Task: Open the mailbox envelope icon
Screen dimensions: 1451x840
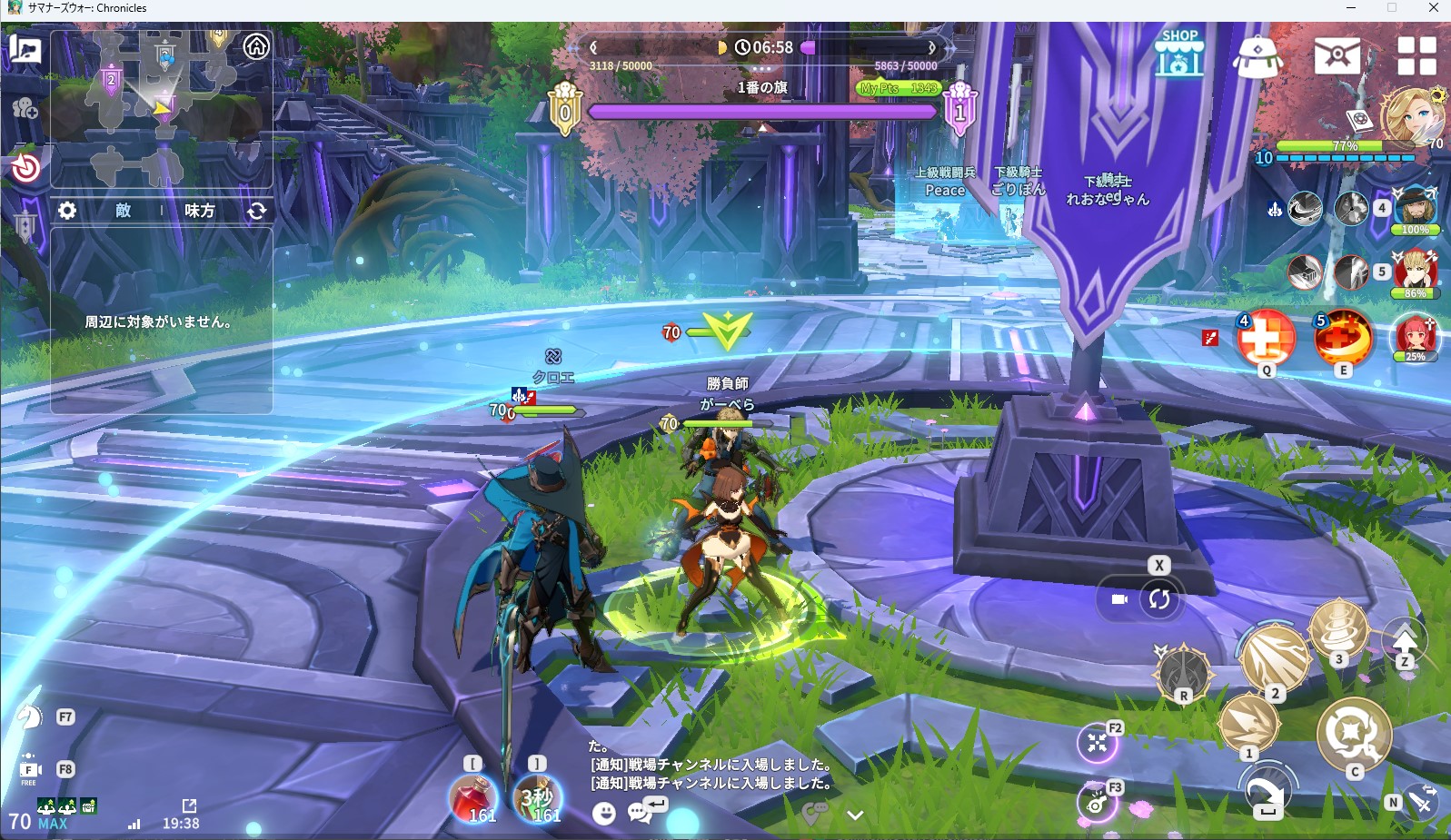Action: 1337,55
